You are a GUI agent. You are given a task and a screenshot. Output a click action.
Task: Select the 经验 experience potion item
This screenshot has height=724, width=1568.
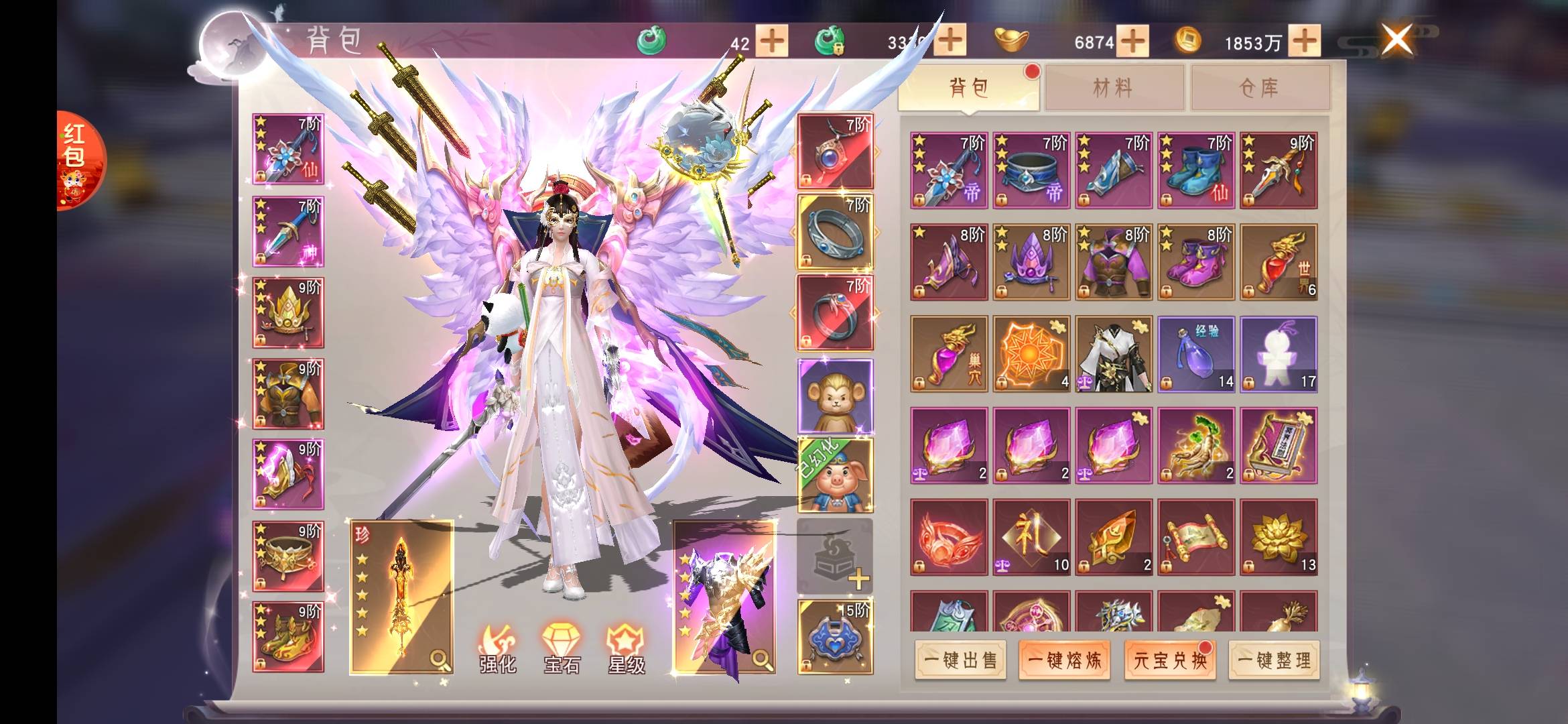coord(1196,353)
